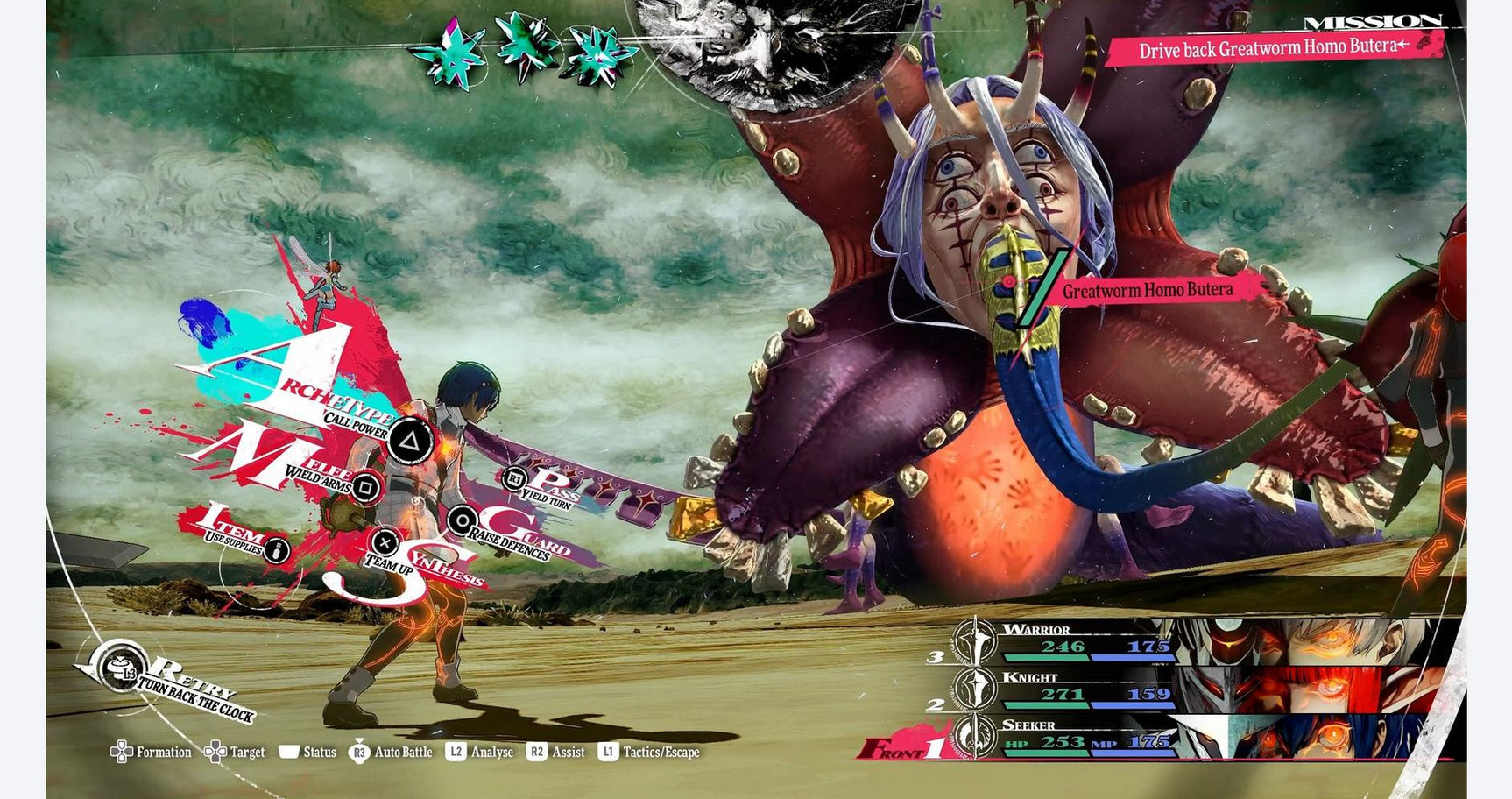Click the Assist option

point(556,752)
